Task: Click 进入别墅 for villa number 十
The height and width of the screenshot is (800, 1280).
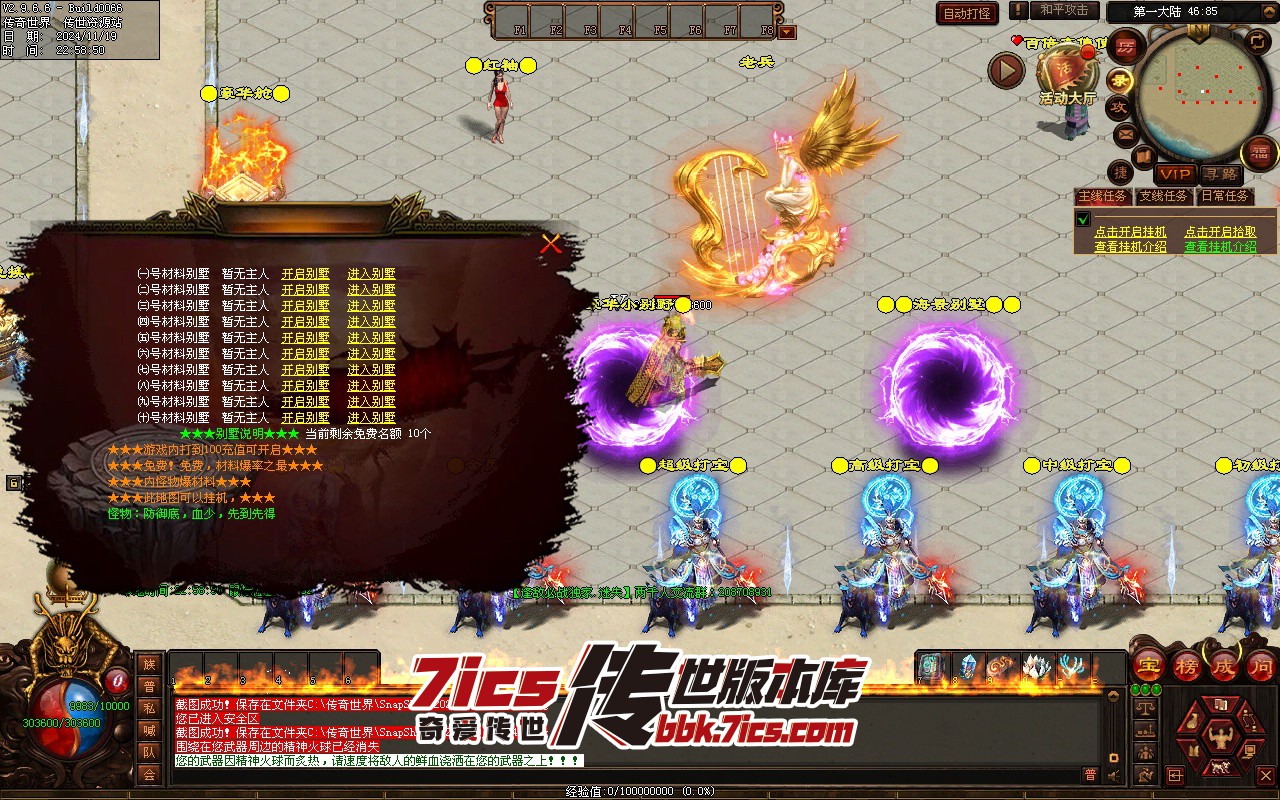Action: 371,418
